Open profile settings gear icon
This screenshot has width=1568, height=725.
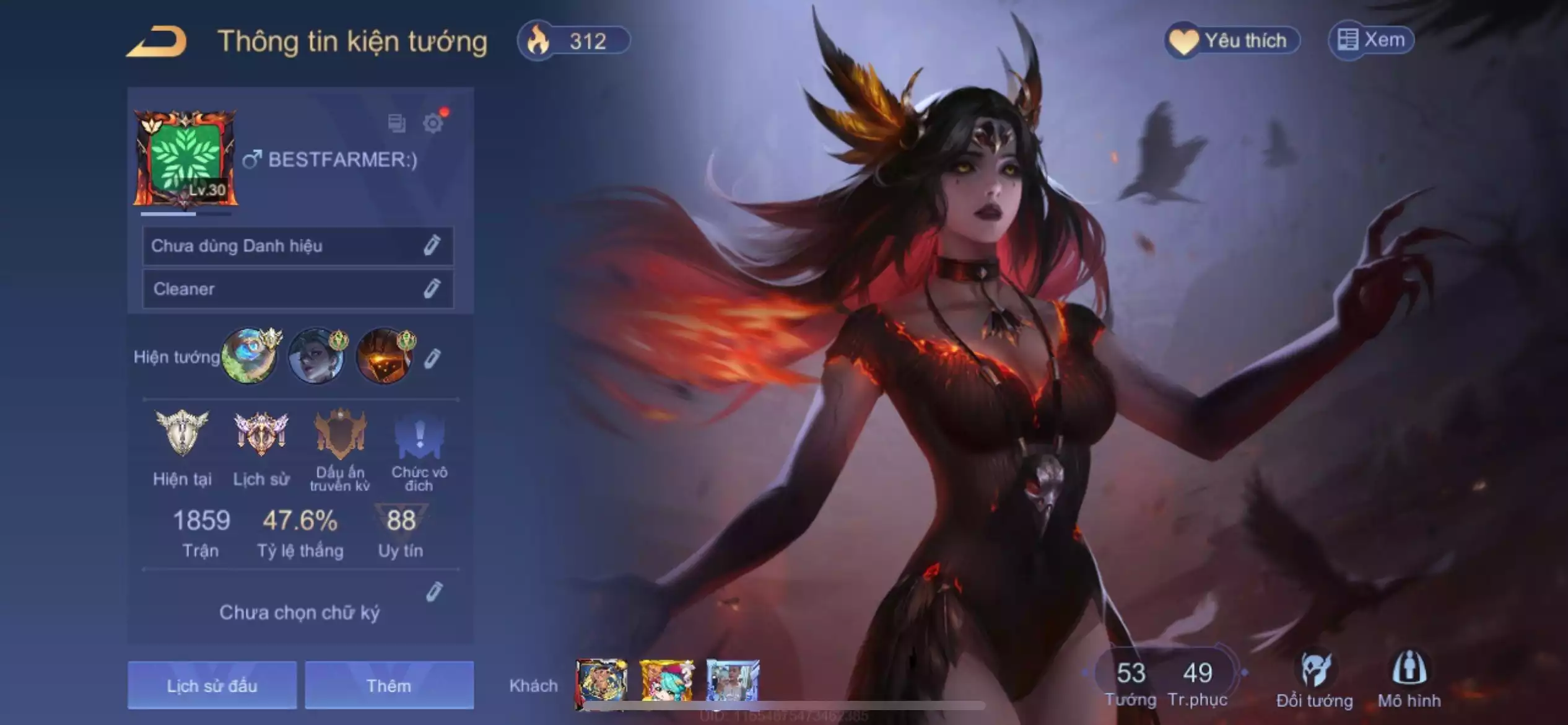[433, 123]
